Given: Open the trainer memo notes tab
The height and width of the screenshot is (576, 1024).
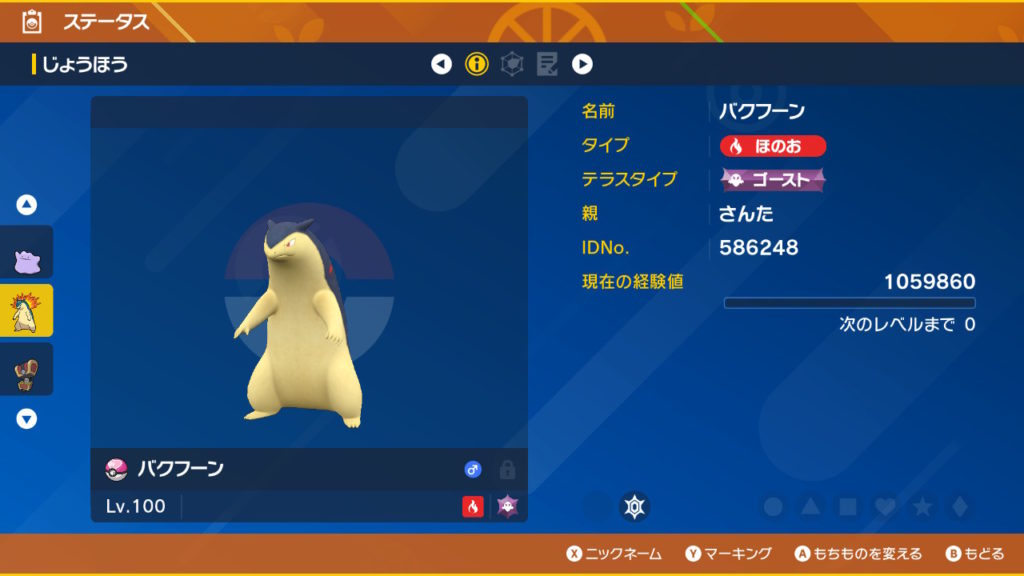Looking at the screenshot, I should pos(547,65).
